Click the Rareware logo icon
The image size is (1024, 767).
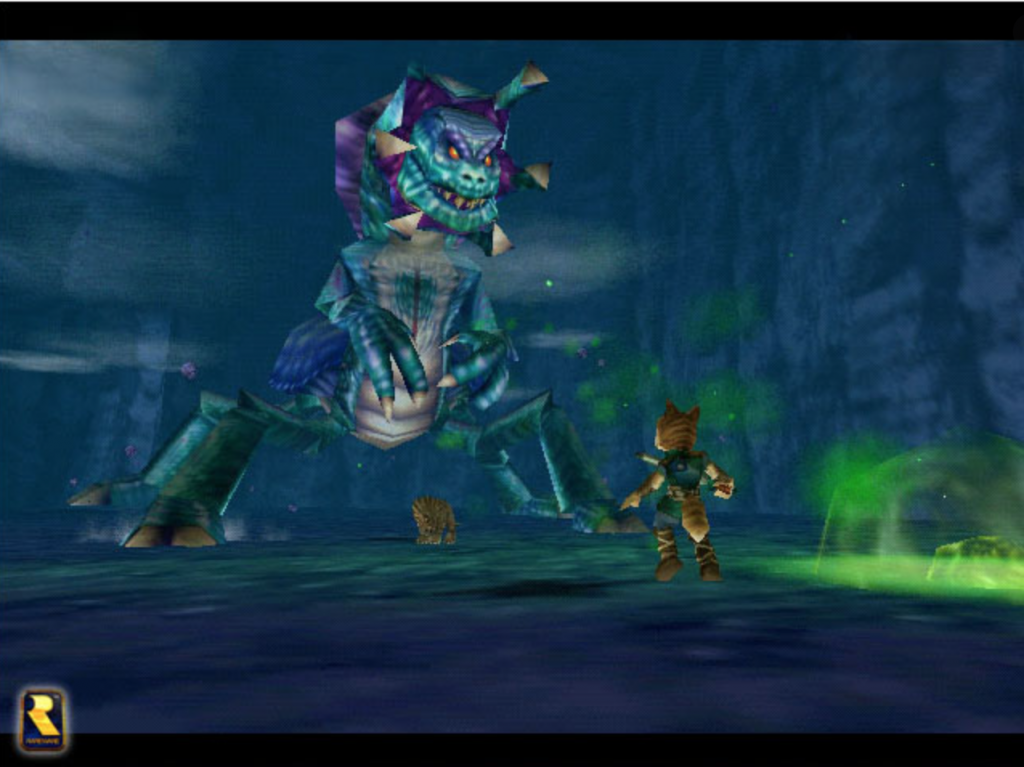(42, 719)
